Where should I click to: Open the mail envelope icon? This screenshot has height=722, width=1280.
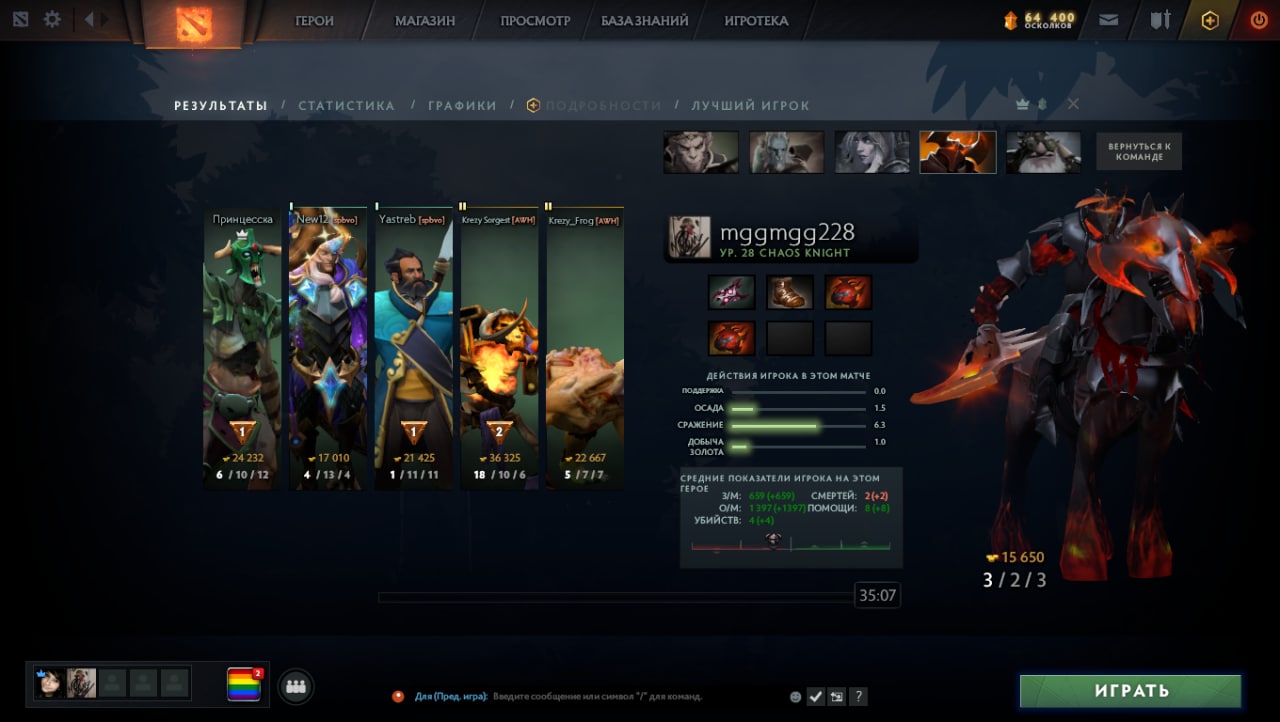[1108, 20]
